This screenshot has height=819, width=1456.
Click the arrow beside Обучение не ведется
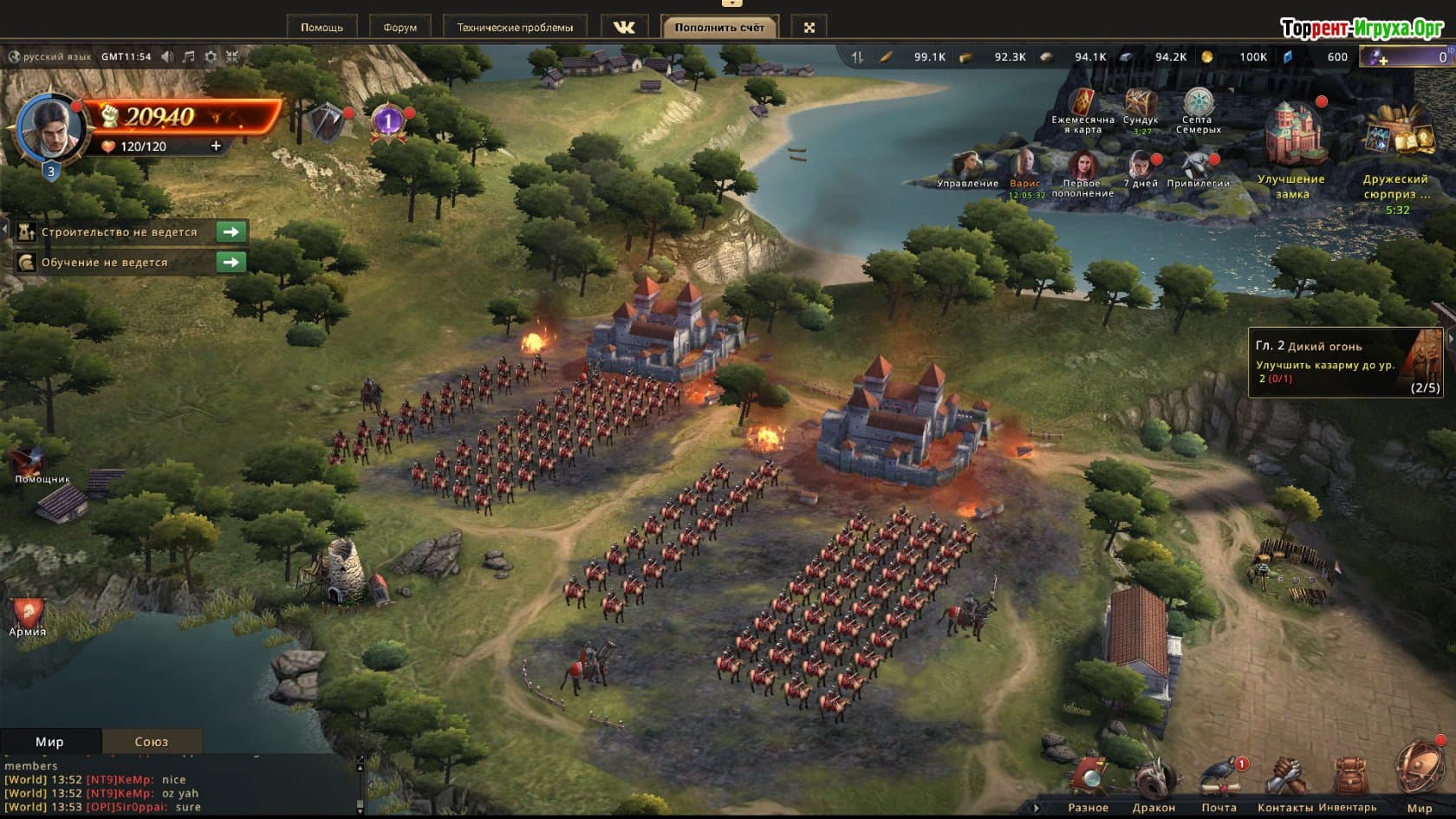coord(231,263)
